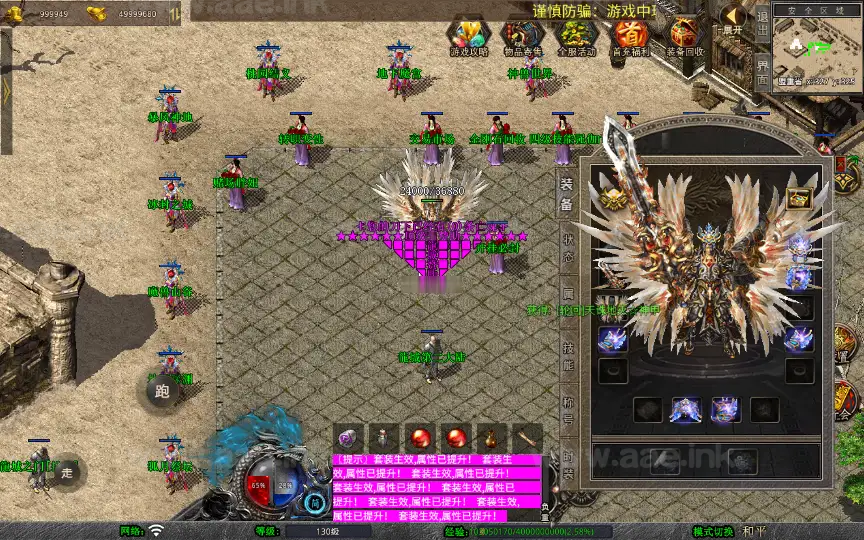Open the 全服活动 server events icon
The height and width of the screenshot is (540, 864).
click(576, 37)
